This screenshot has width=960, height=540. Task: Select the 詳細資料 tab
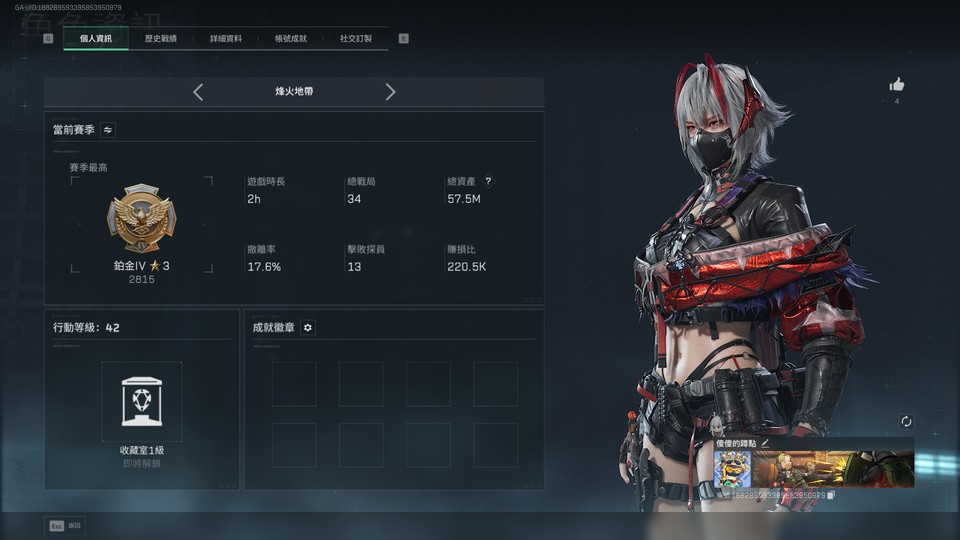click(226, 39)
